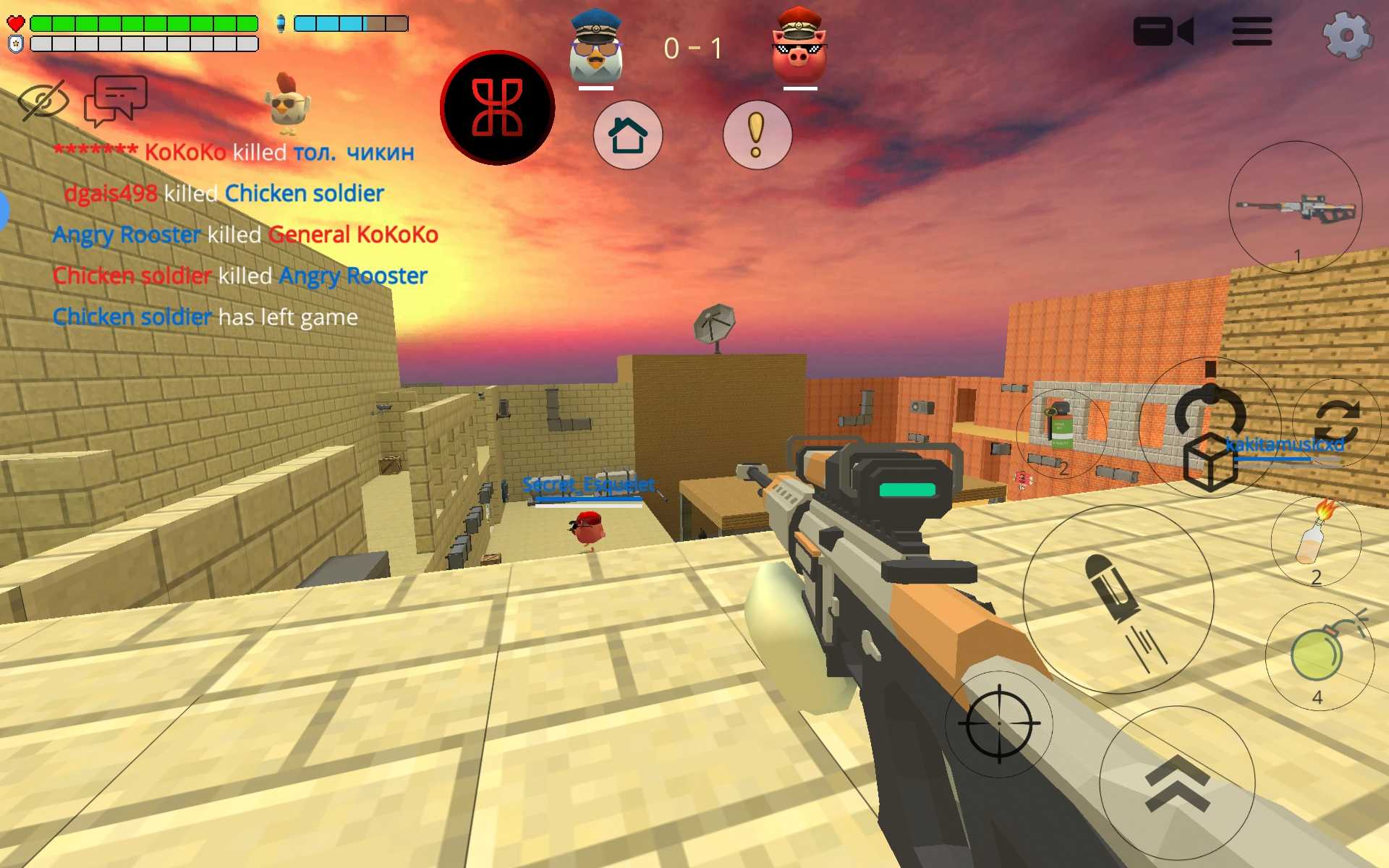
Task: Open the gear settings menu
Action: 1347,33
